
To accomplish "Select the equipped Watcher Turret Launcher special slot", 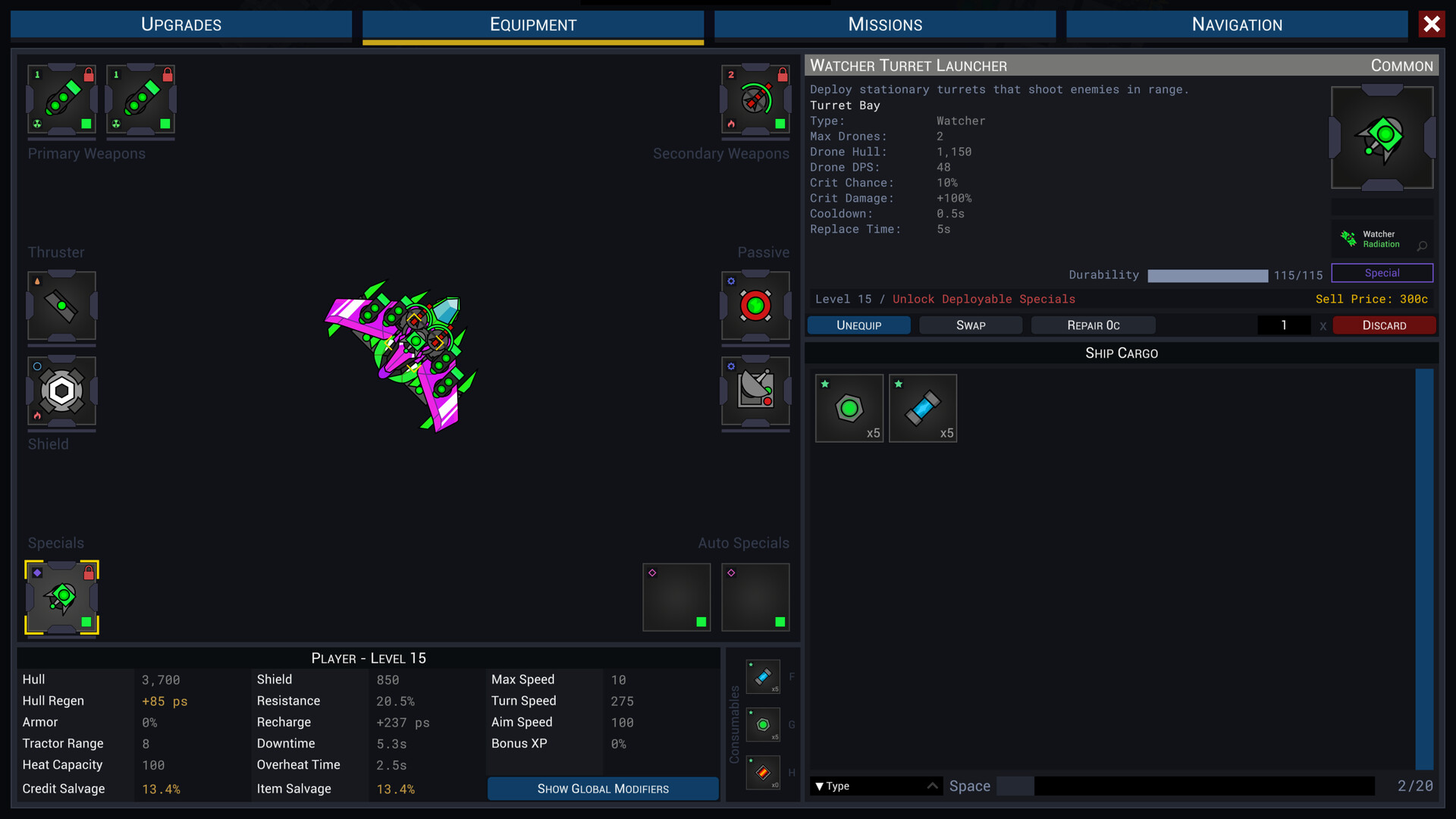I will pos(61,598).
